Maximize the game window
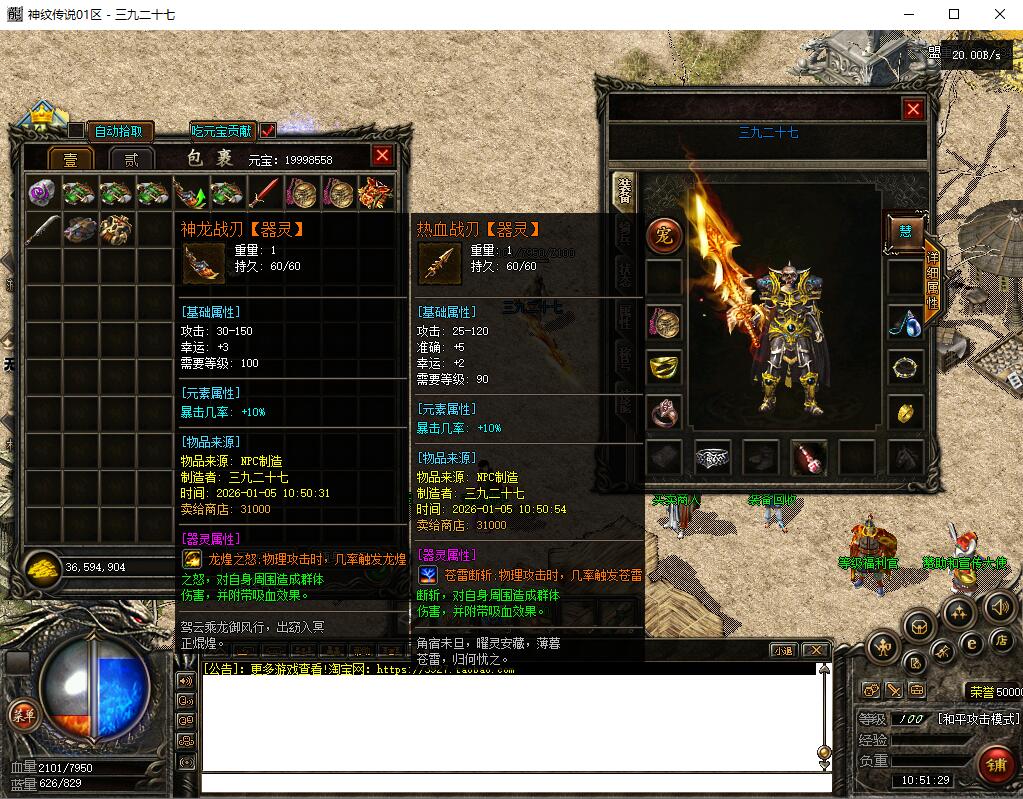1023x799 pixels. point(954,14)
